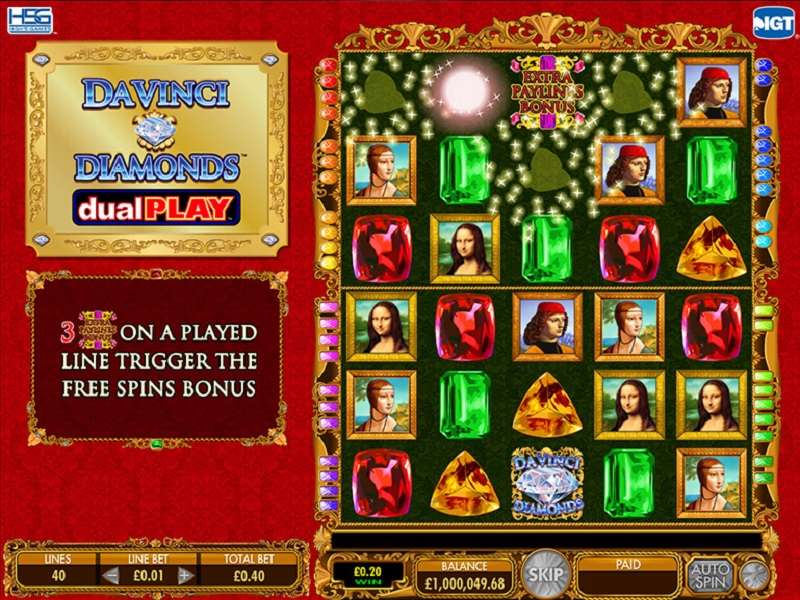Increase the line bet with right arrow
800x600 pixels.
click(184, 575)
